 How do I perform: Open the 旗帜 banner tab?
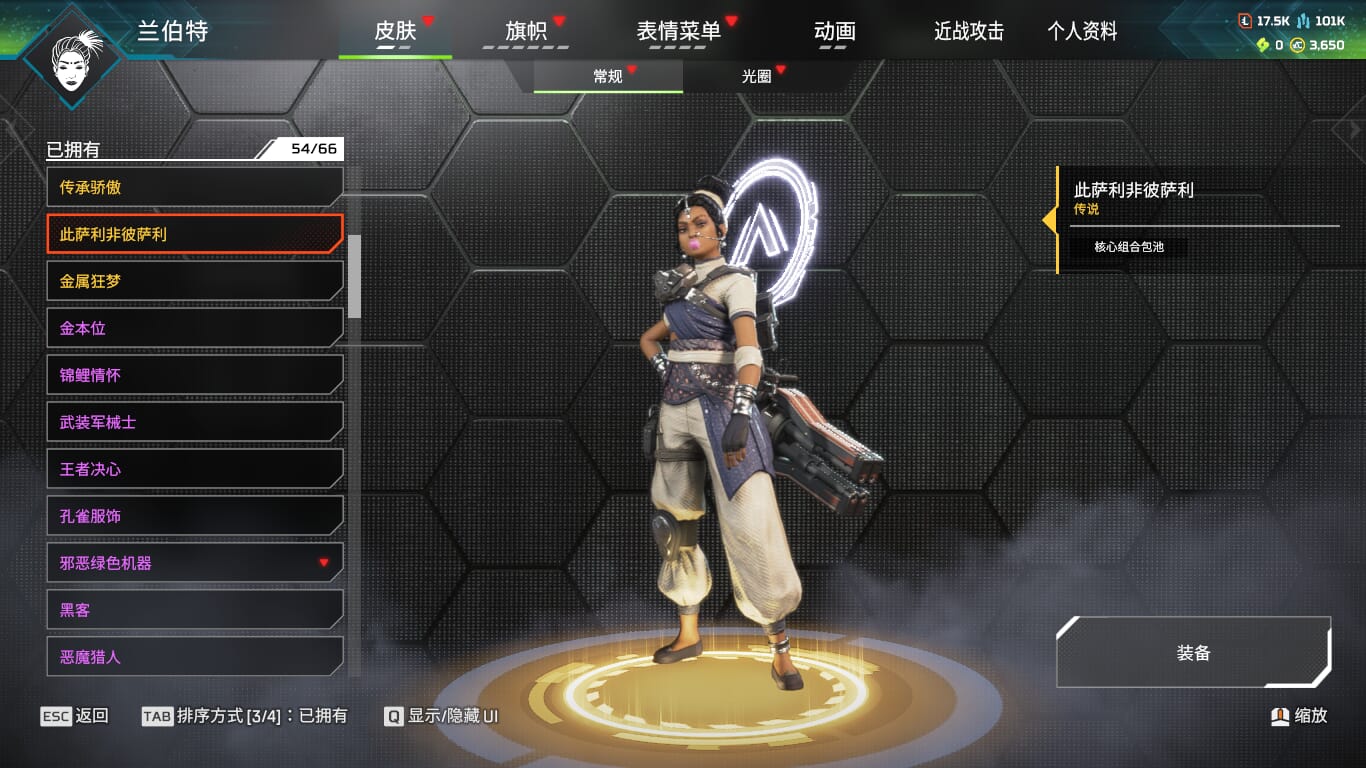pos(526,32)
